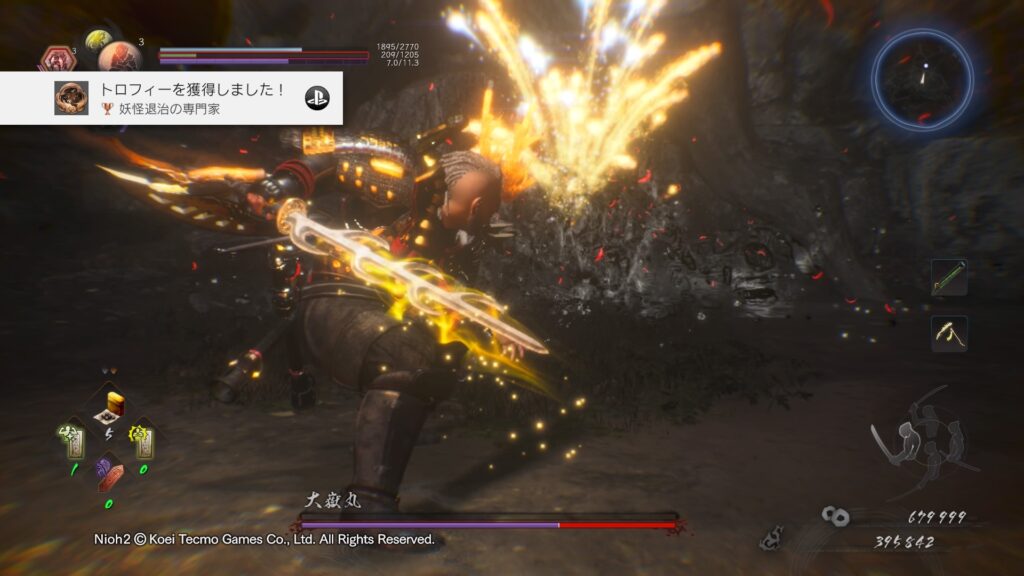Select the green-hilted sword weapon slot
This screenshot has height=576, width=1024.
click(949, 277)
